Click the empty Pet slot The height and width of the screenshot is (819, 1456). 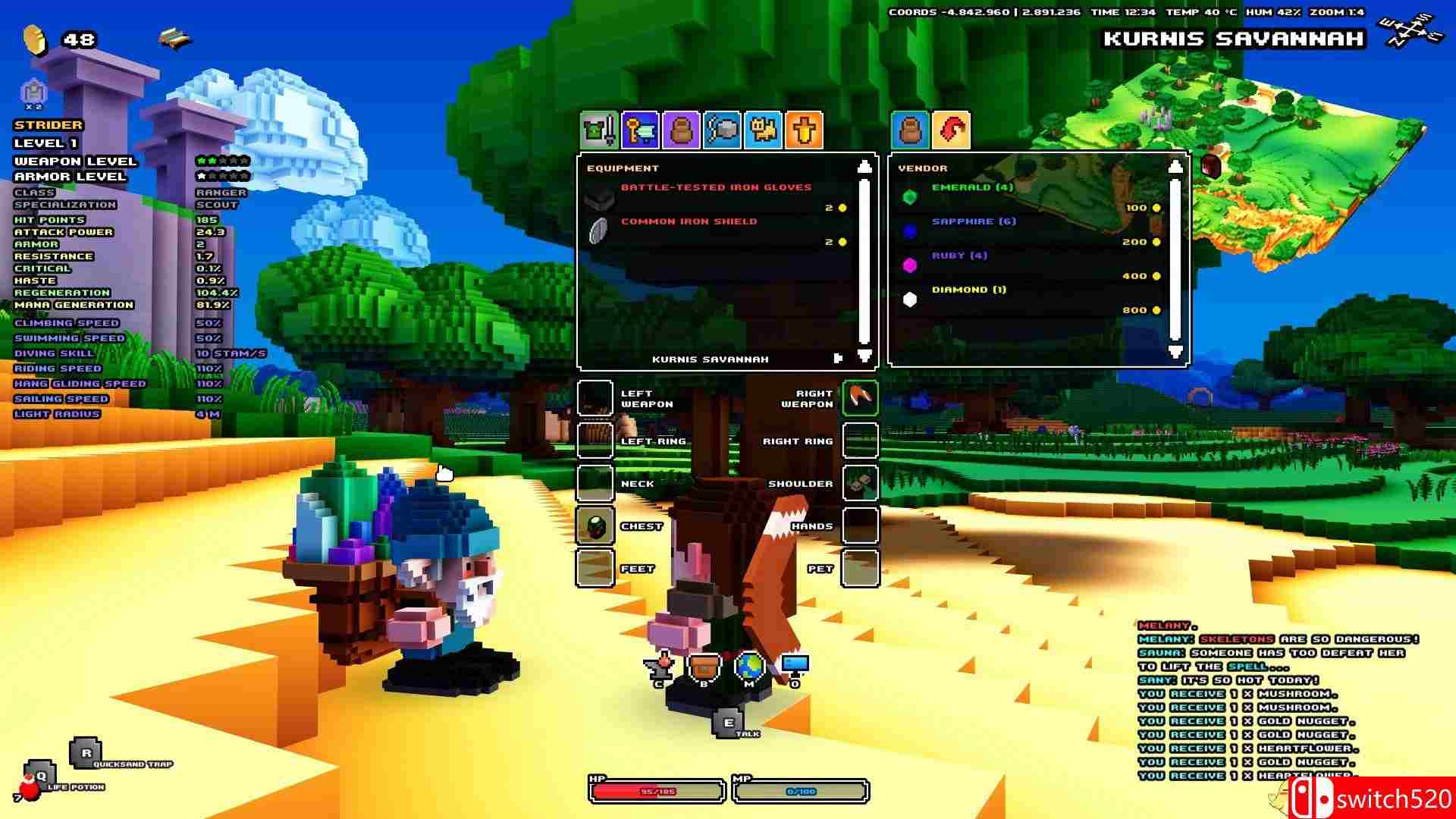point(861,568)
